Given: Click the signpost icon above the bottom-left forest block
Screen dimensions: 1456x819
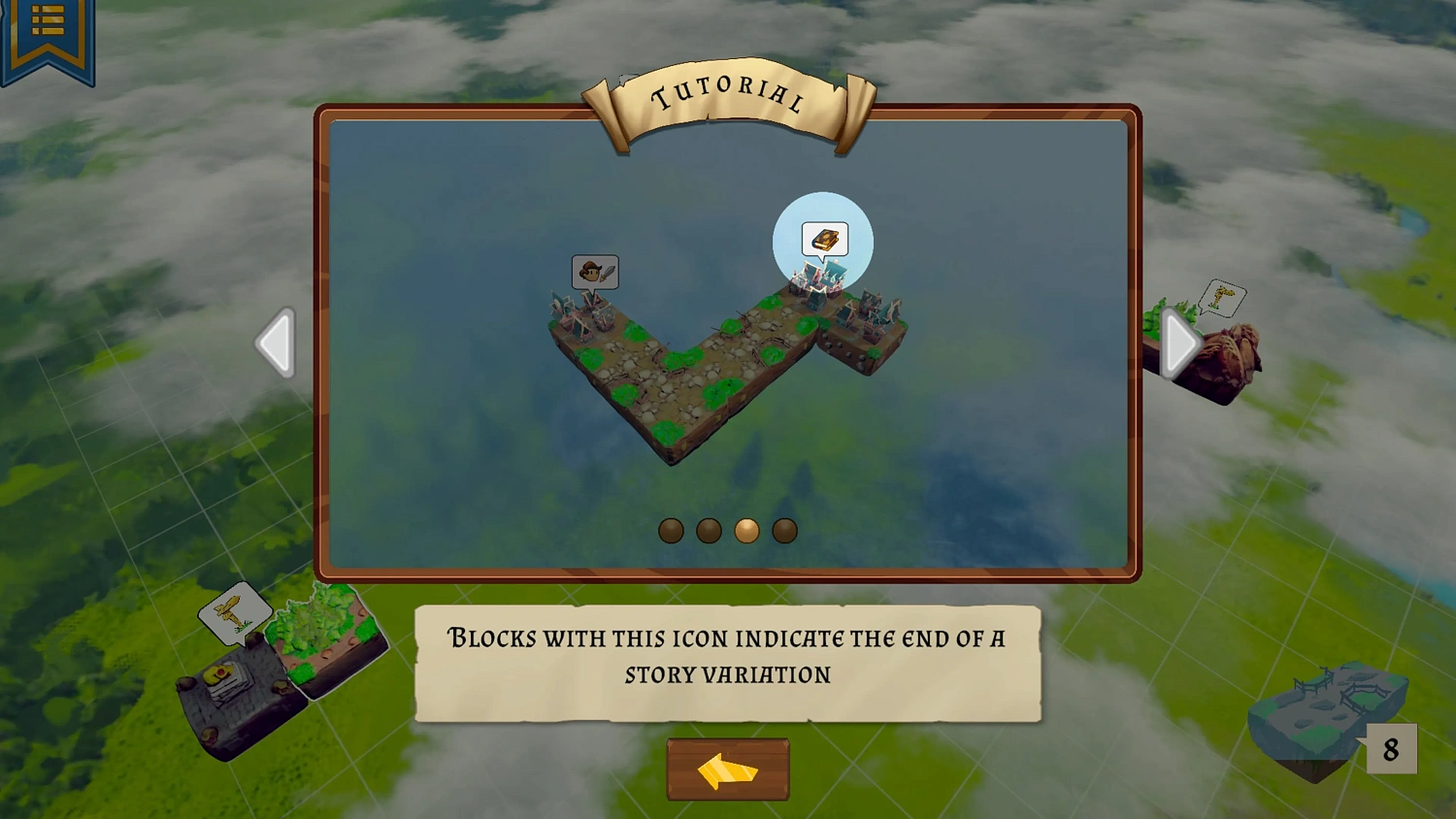Looking at the screenshot, I should (236, 610).
